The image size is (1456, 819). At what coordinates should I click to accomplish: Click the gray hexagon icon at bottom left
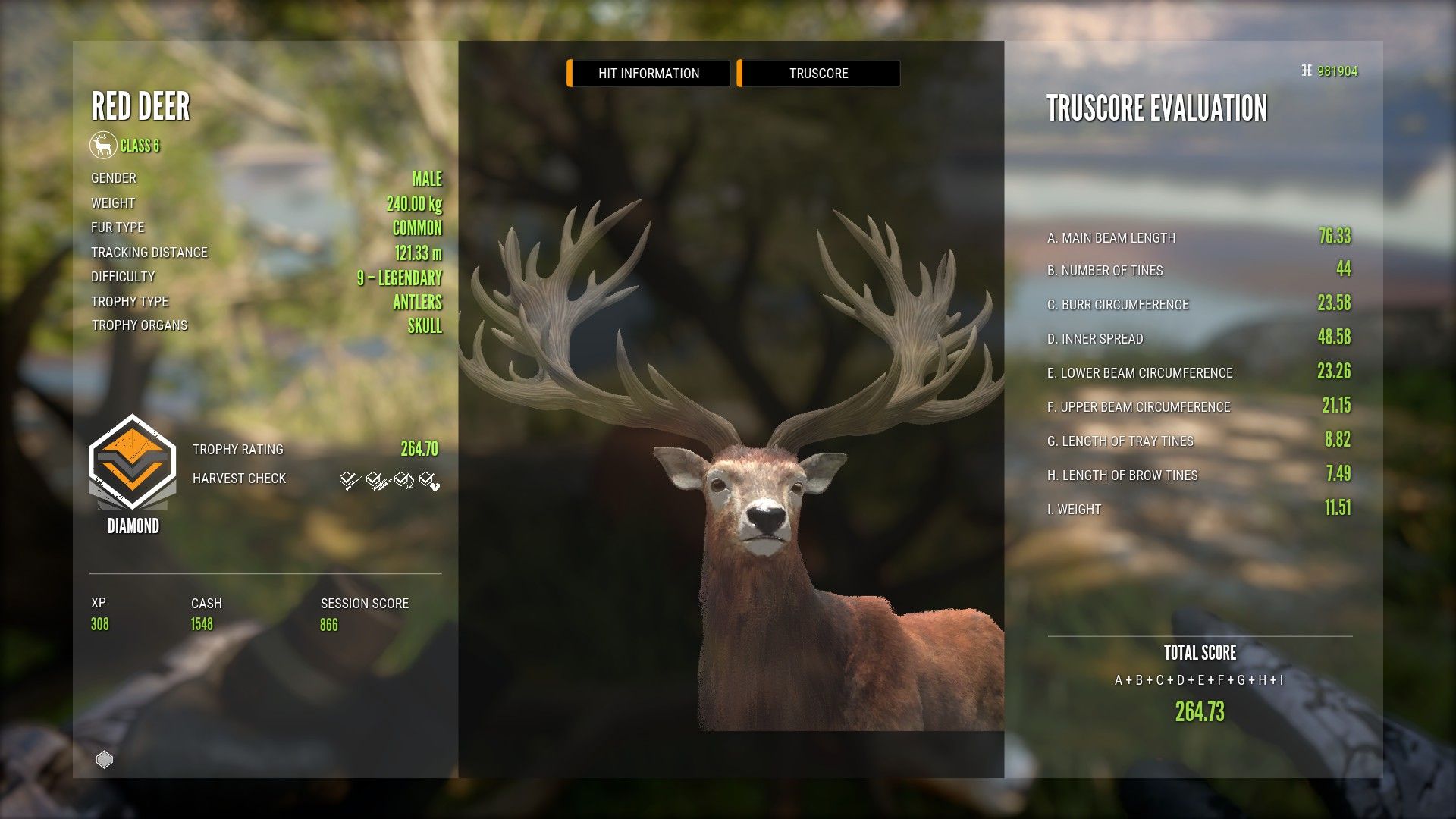(104, 758)
